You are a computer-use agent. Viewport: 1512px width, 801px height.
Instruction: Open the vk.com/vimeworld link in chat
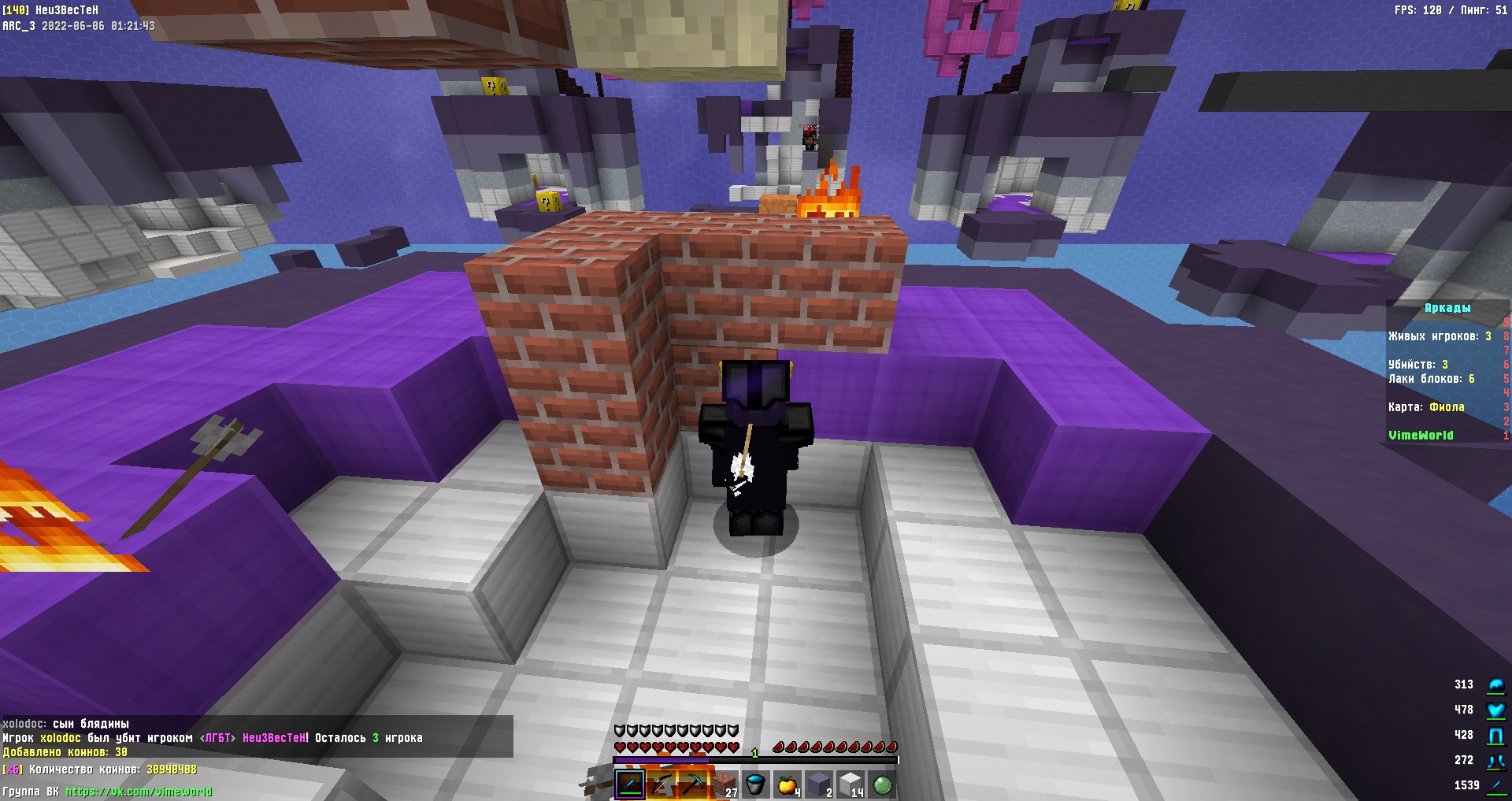[139, 792]
